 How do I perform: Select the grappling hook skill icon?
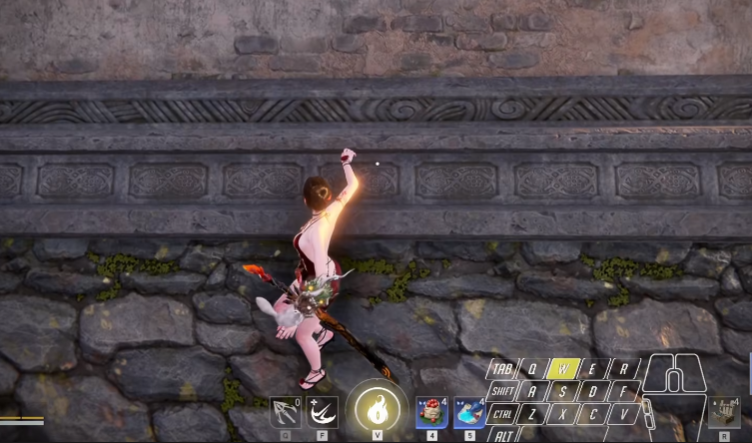[284, 412]
